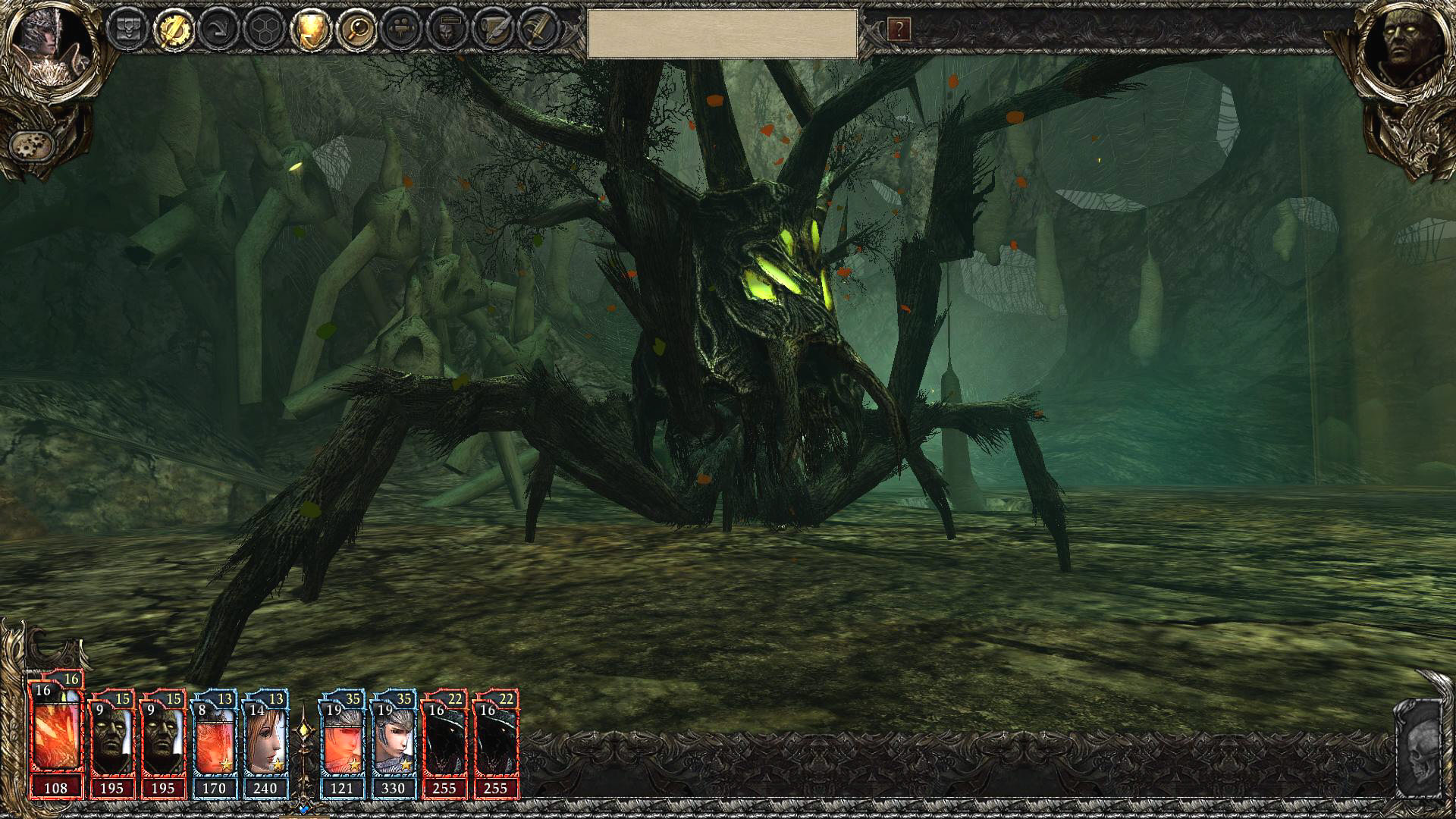Click the curved arrow toolbar icon
The image size is (1456, 819).
tap(218, 30)
